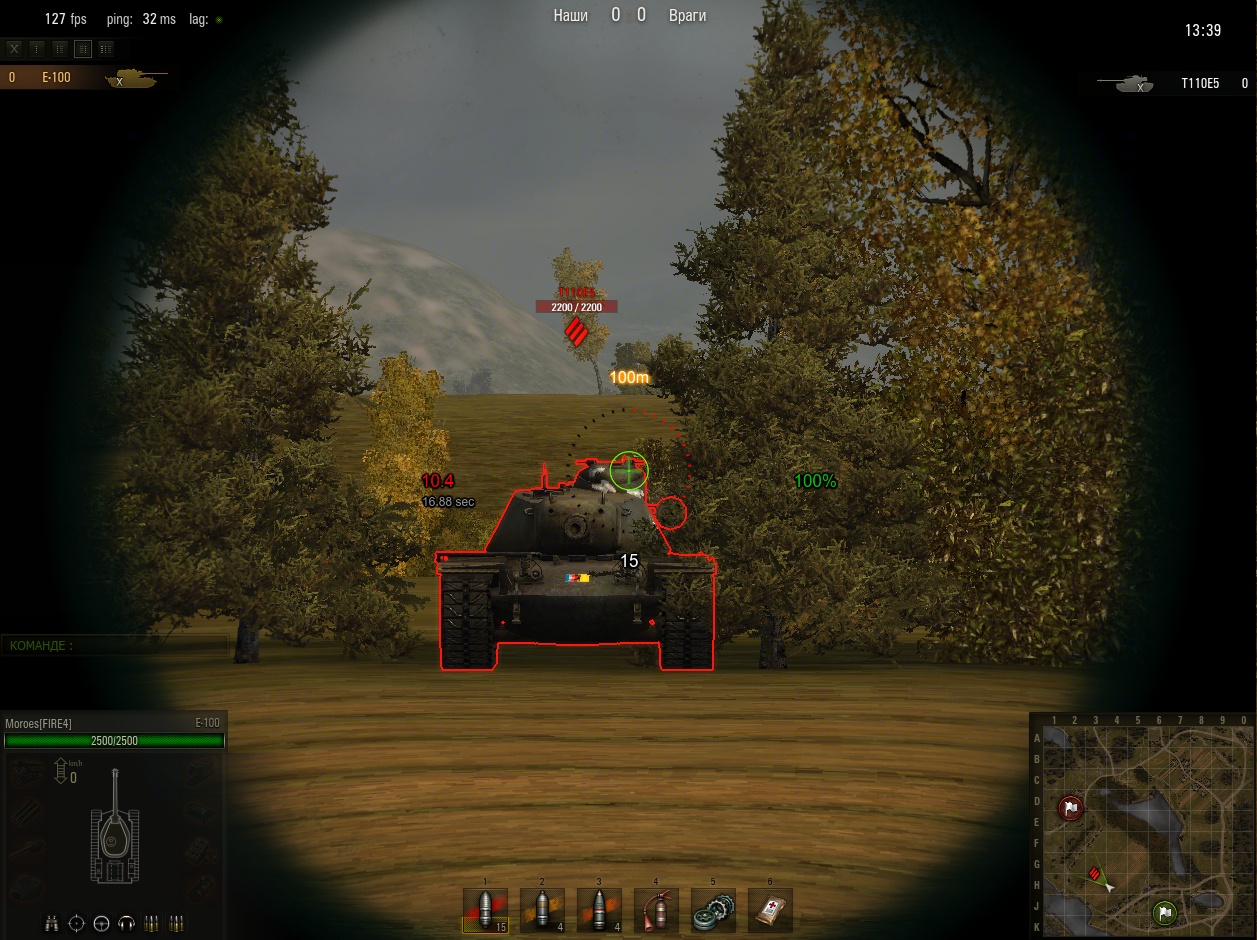The image size is (1257, 940).
Task: Hide the player list with the X button
Action: [15, 48]
